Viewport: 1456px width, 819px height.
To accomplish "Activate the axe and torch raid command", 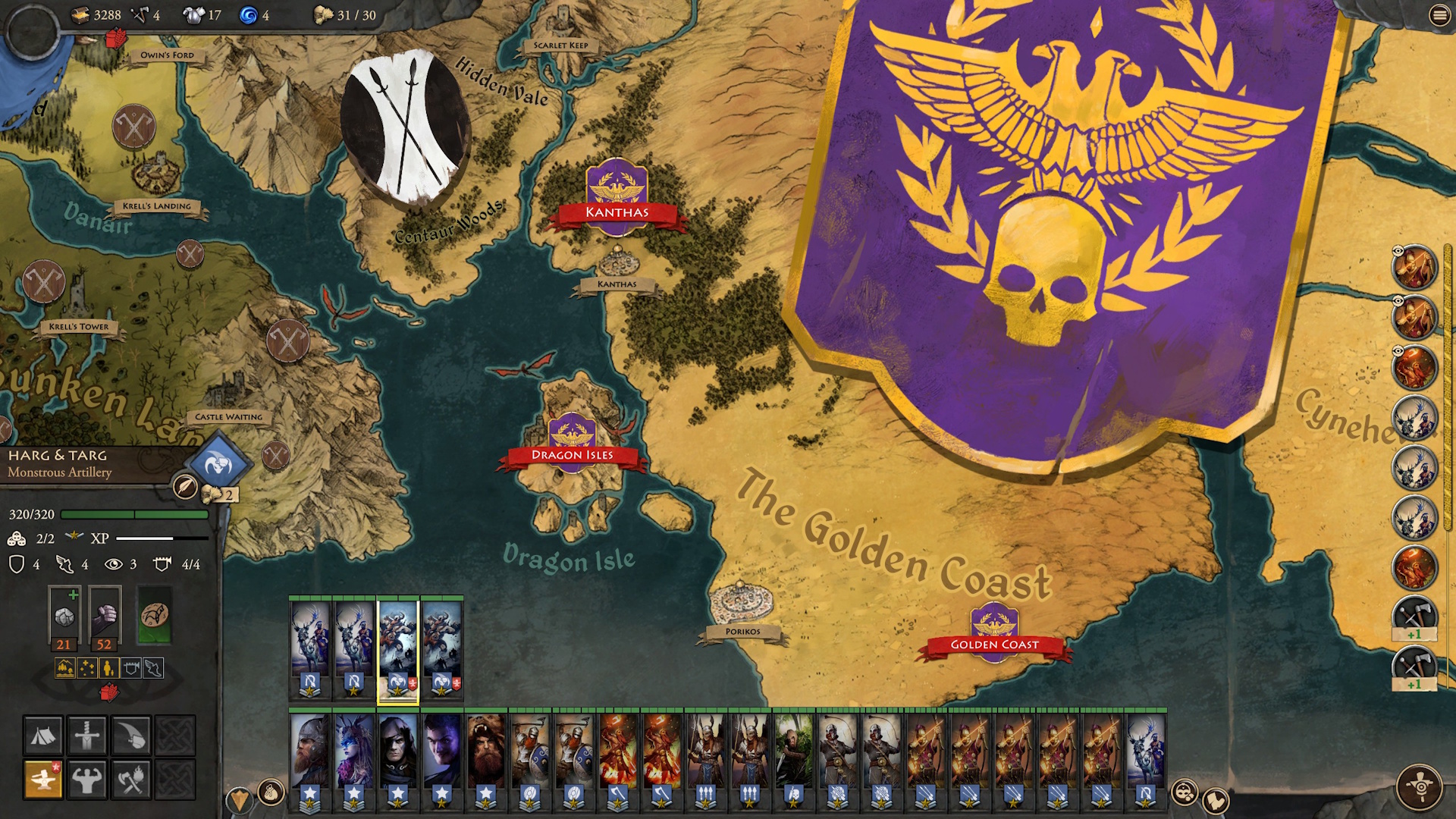I will [x=131, y=780].
